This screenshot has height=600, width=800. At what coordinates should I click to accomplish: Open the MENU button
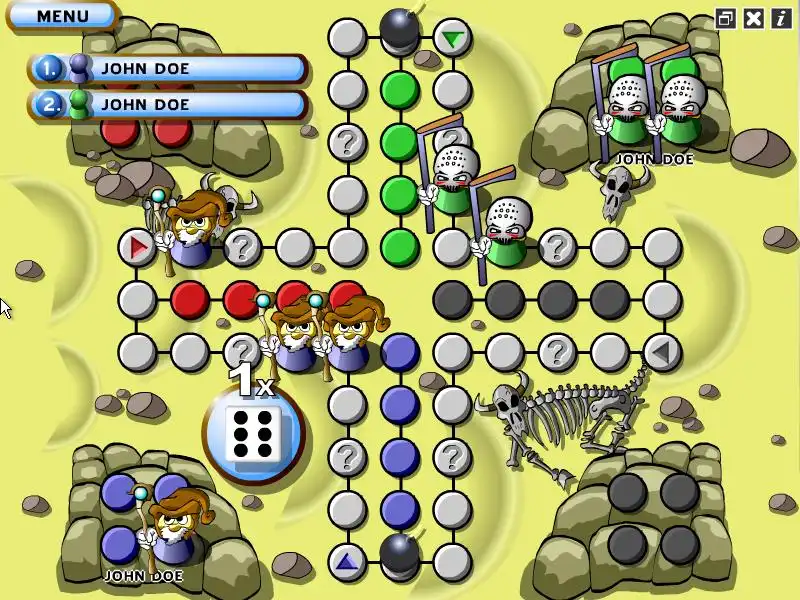pyautogui.click(x=62, y=16)
